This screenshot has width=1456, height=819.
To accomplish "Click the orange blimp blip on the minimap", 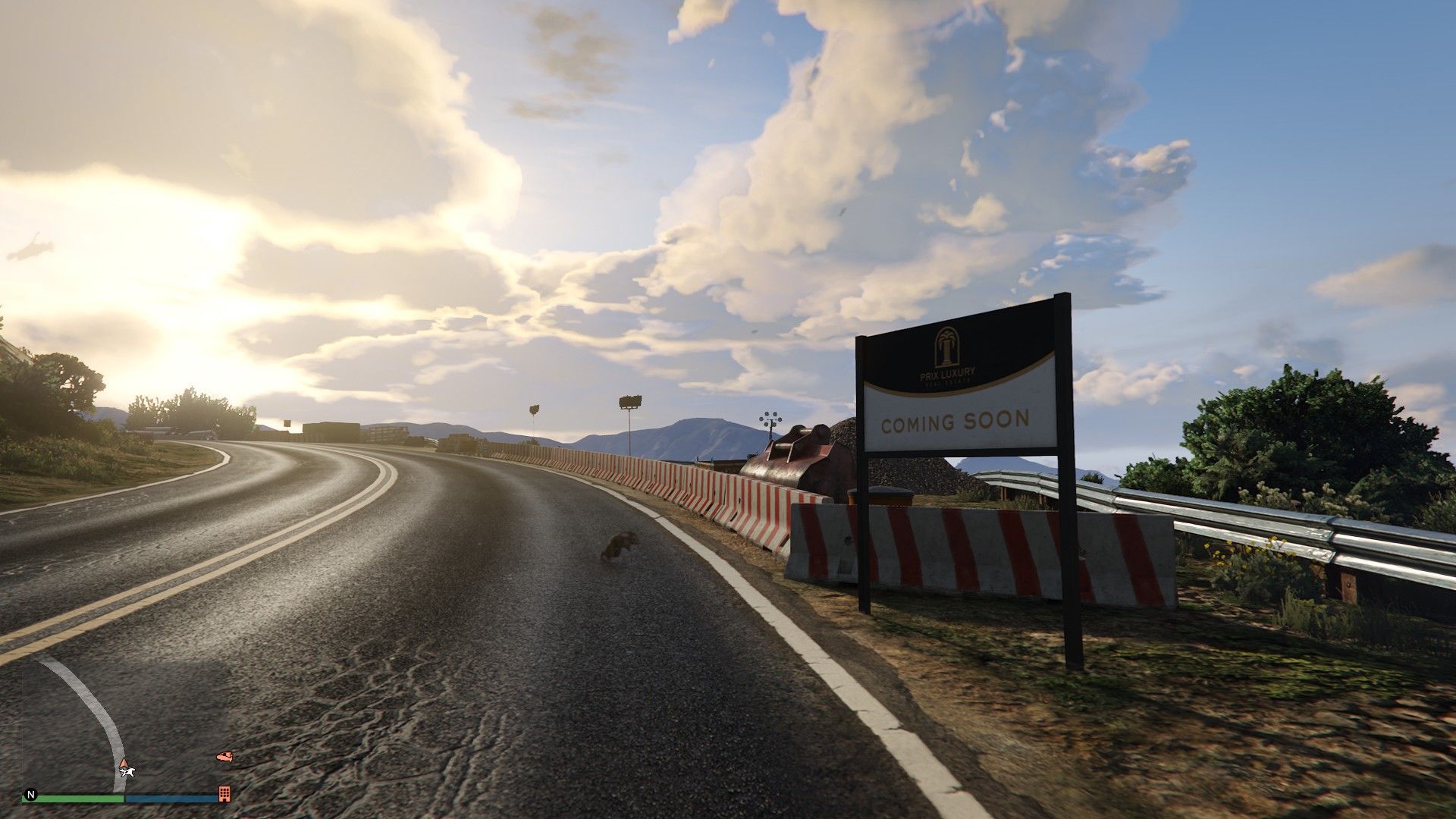I will tap(224, 756).
